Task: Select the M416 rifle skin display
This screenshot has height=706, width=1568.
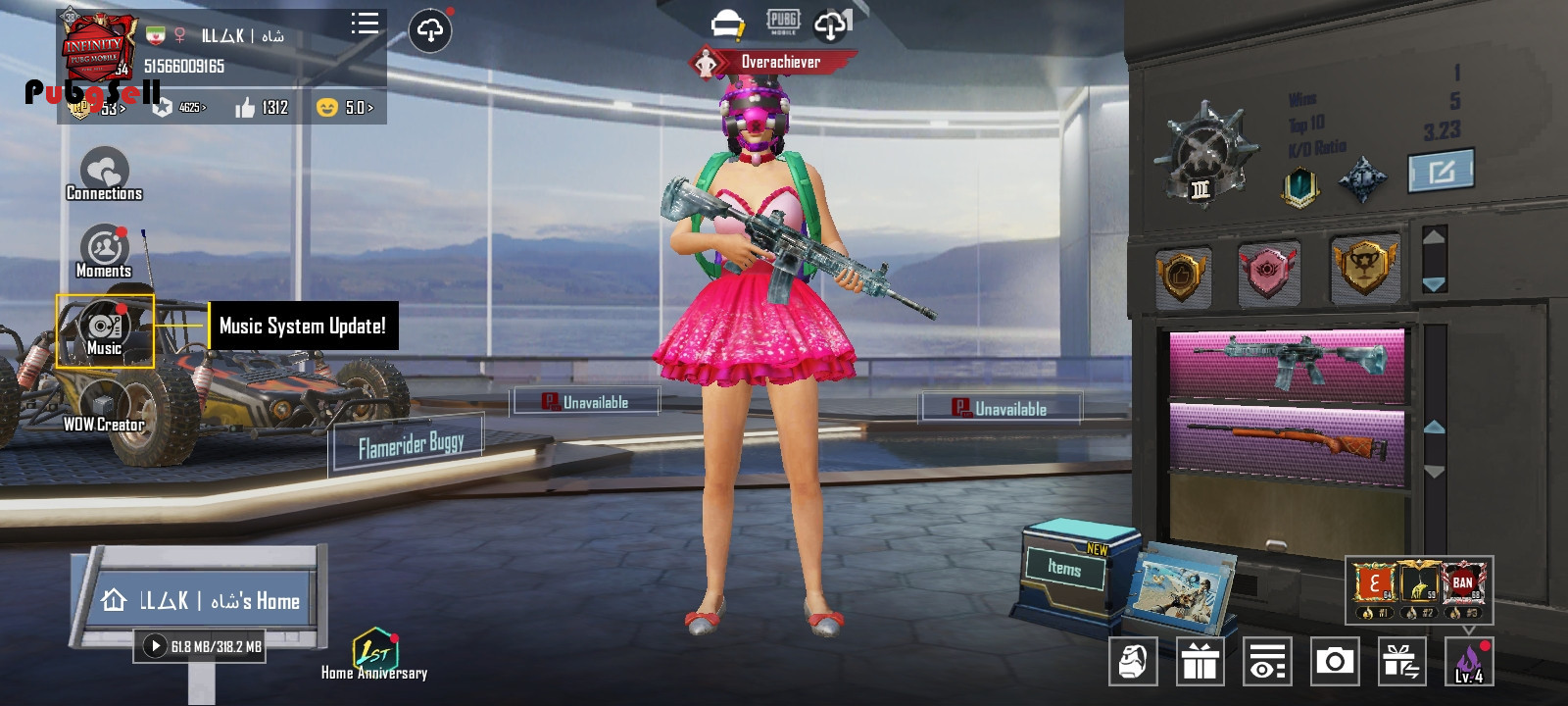Action: pos(1288,363)
